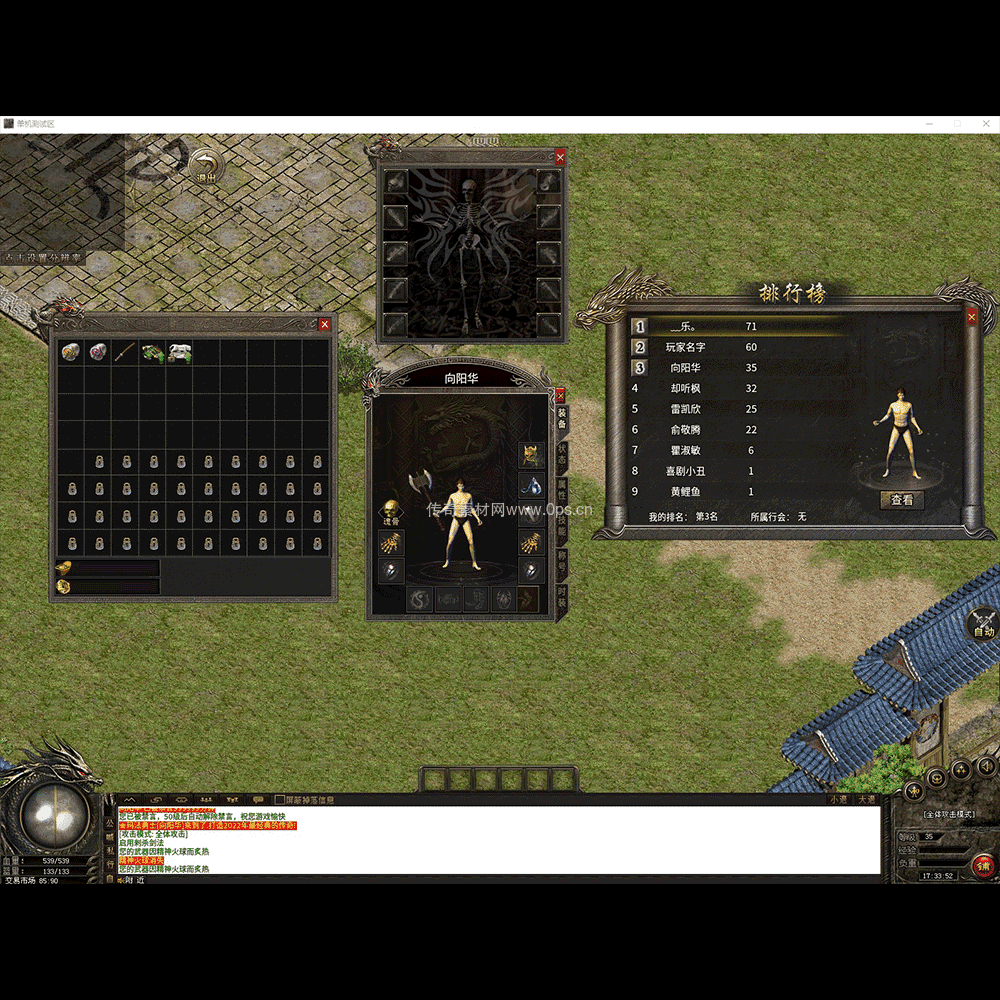Tick the 屏蔽掉落信息 checkbox
Screen dimensions: 1000x1000
(x=280, y=800)
